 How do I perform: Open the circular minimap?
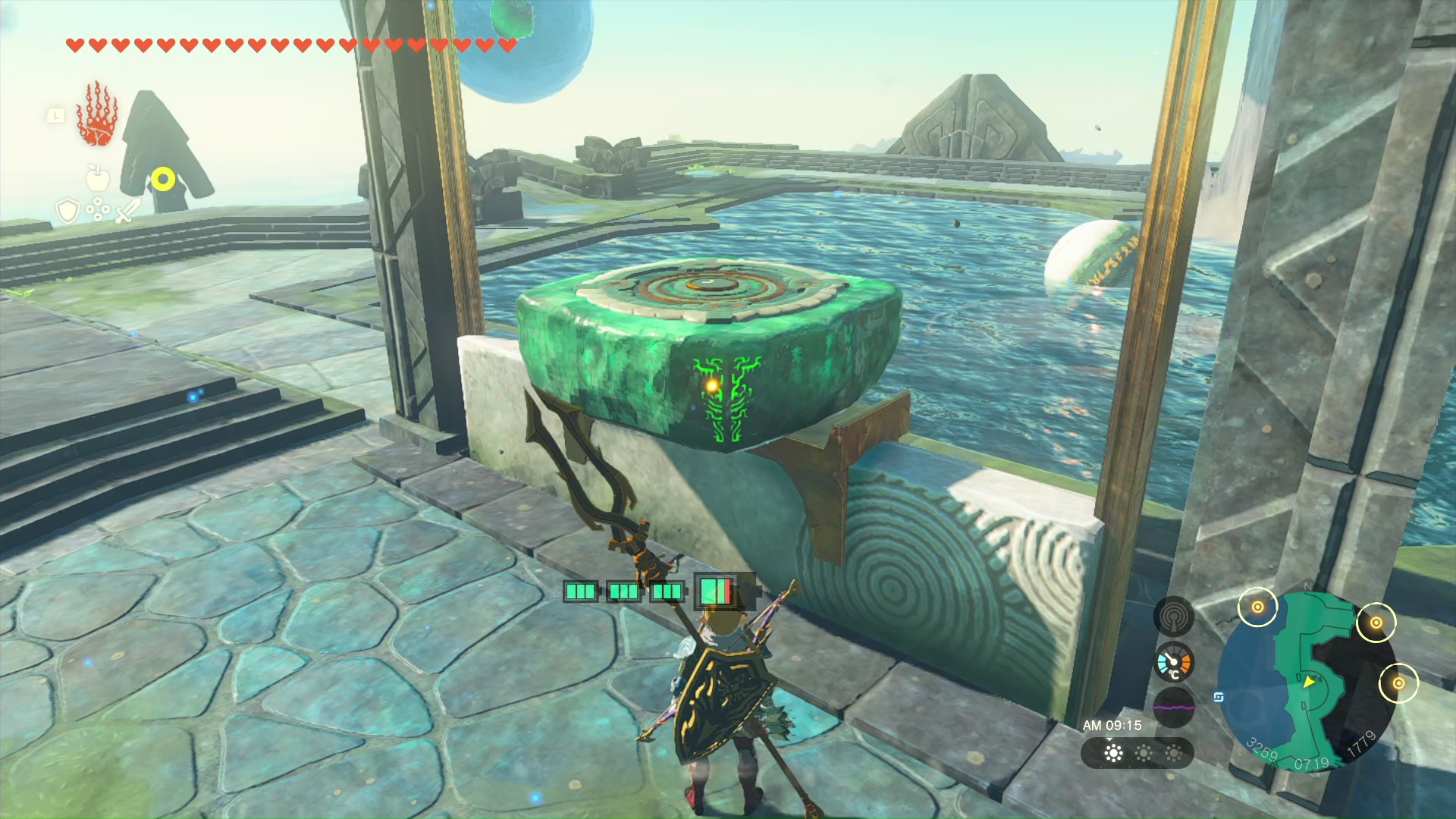pyautogui.click(x=1306, y=682)
